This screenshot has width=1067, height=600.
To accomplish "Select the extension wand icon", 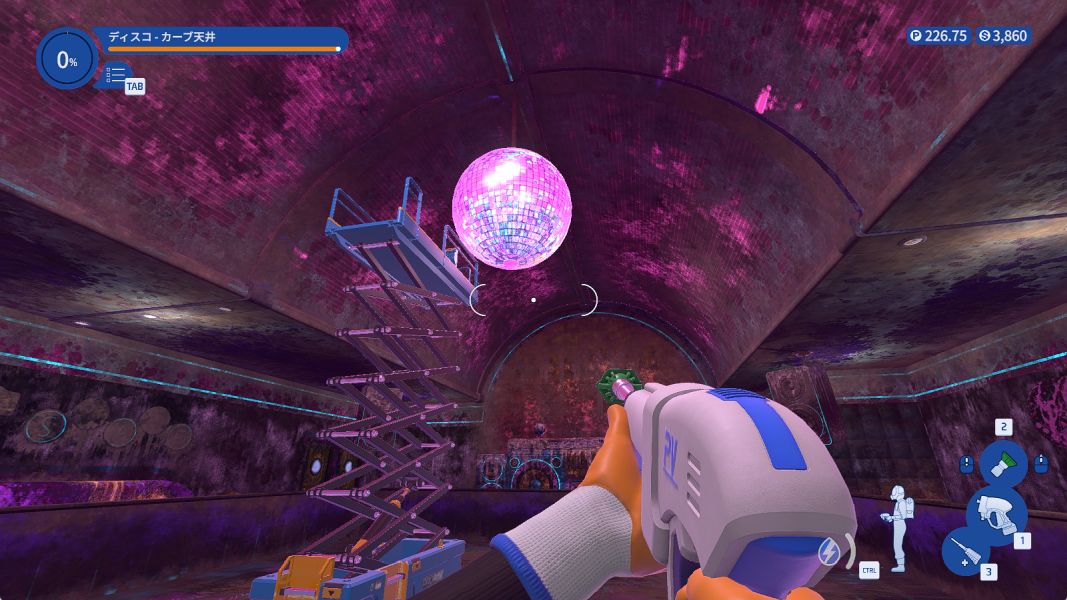I will coord(964,552).
